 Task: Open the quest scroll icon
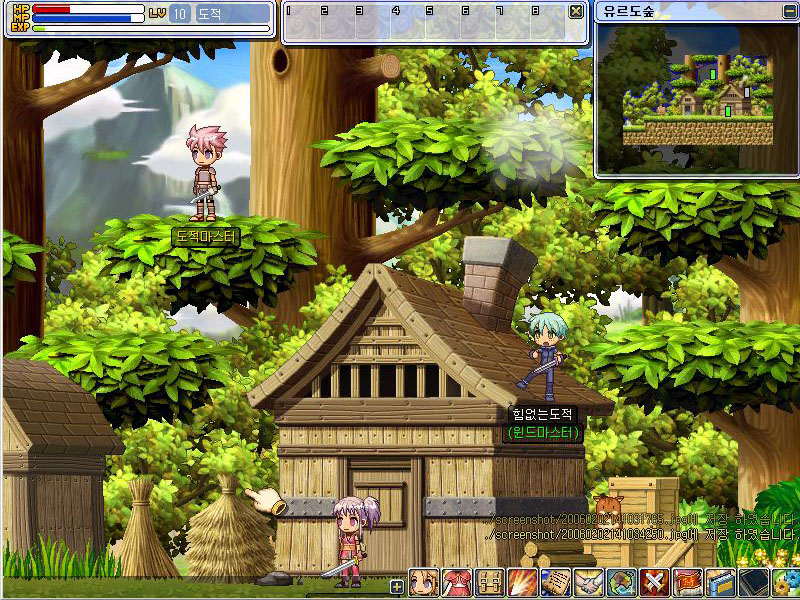tap(555, 582)
